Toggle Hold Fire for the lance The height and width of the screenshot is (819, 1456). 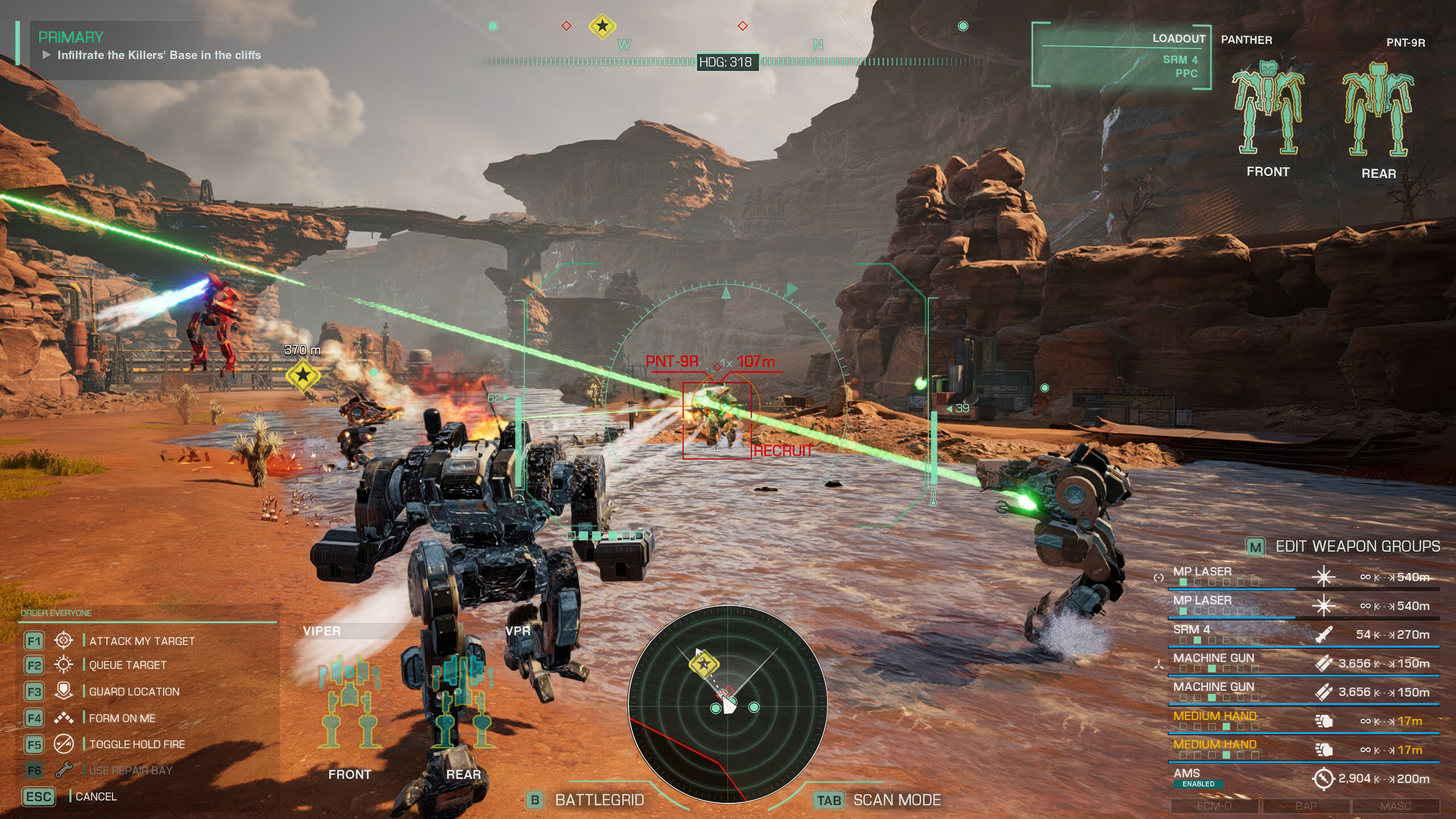136,745
